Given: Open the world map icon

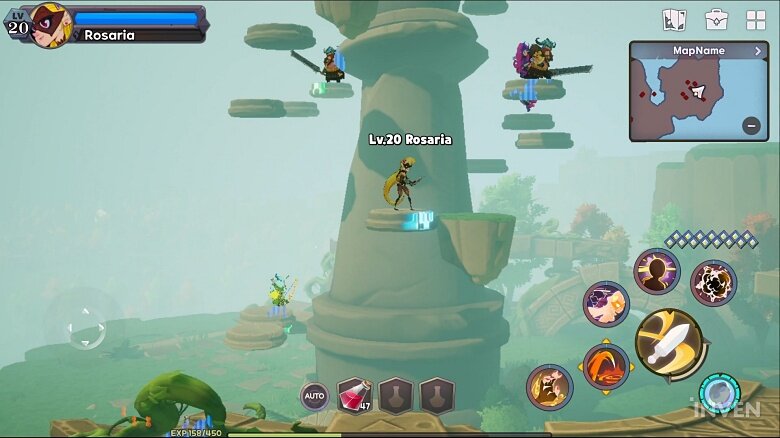Looking at the screenshot, I should (x=674, y=20).
